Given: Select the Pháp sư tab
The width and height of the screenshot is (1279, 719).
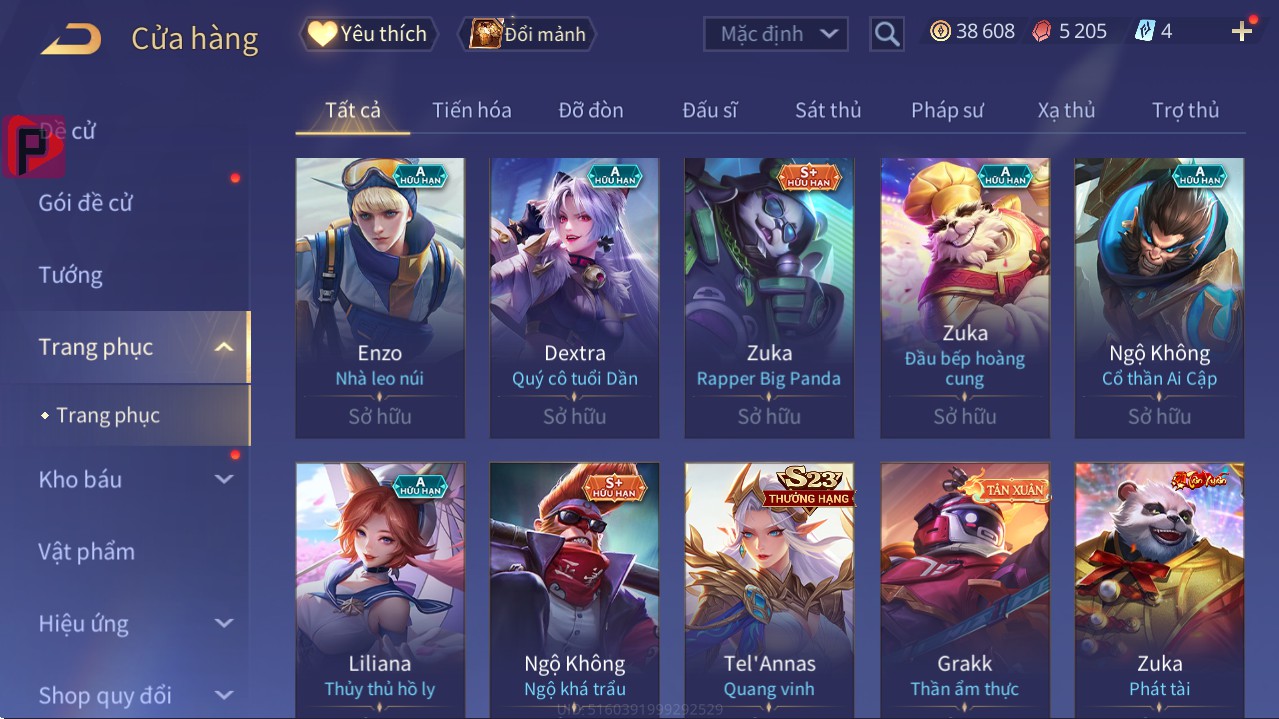Looking at the screenshot, I should click(947, 110).
